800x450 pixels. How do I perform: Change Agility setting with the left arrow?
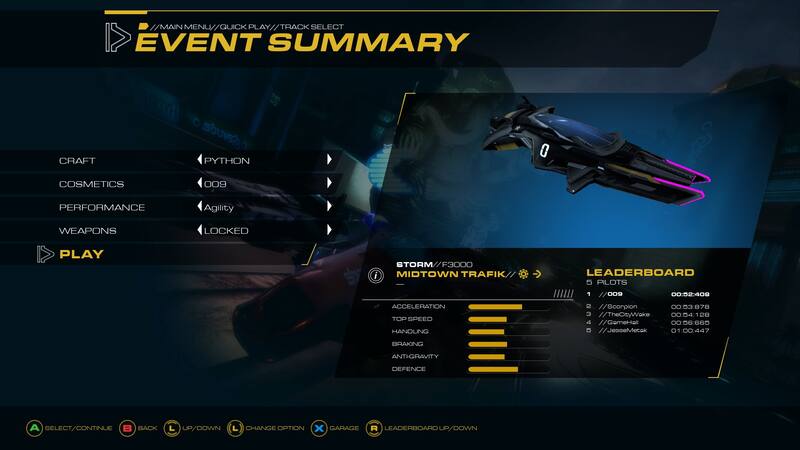[x=199, y=207]
